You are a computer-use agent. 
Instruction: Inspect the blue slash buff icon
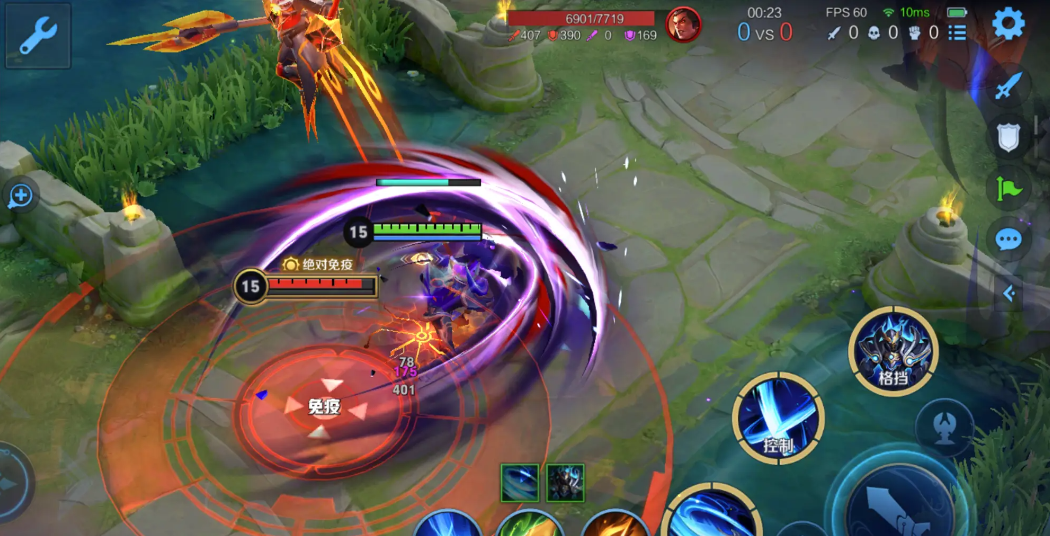click(520, 483)
